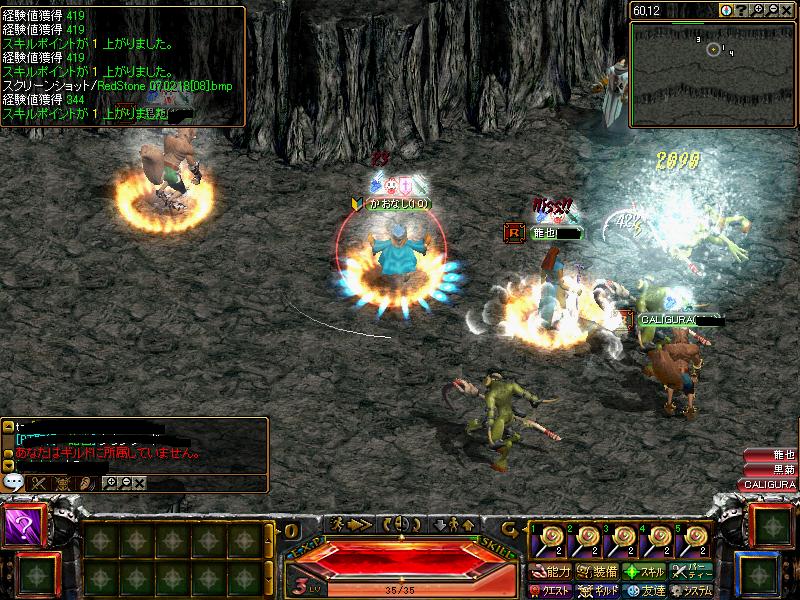Open the 装備 (equipment) window
800x600 pixels.
598,573
